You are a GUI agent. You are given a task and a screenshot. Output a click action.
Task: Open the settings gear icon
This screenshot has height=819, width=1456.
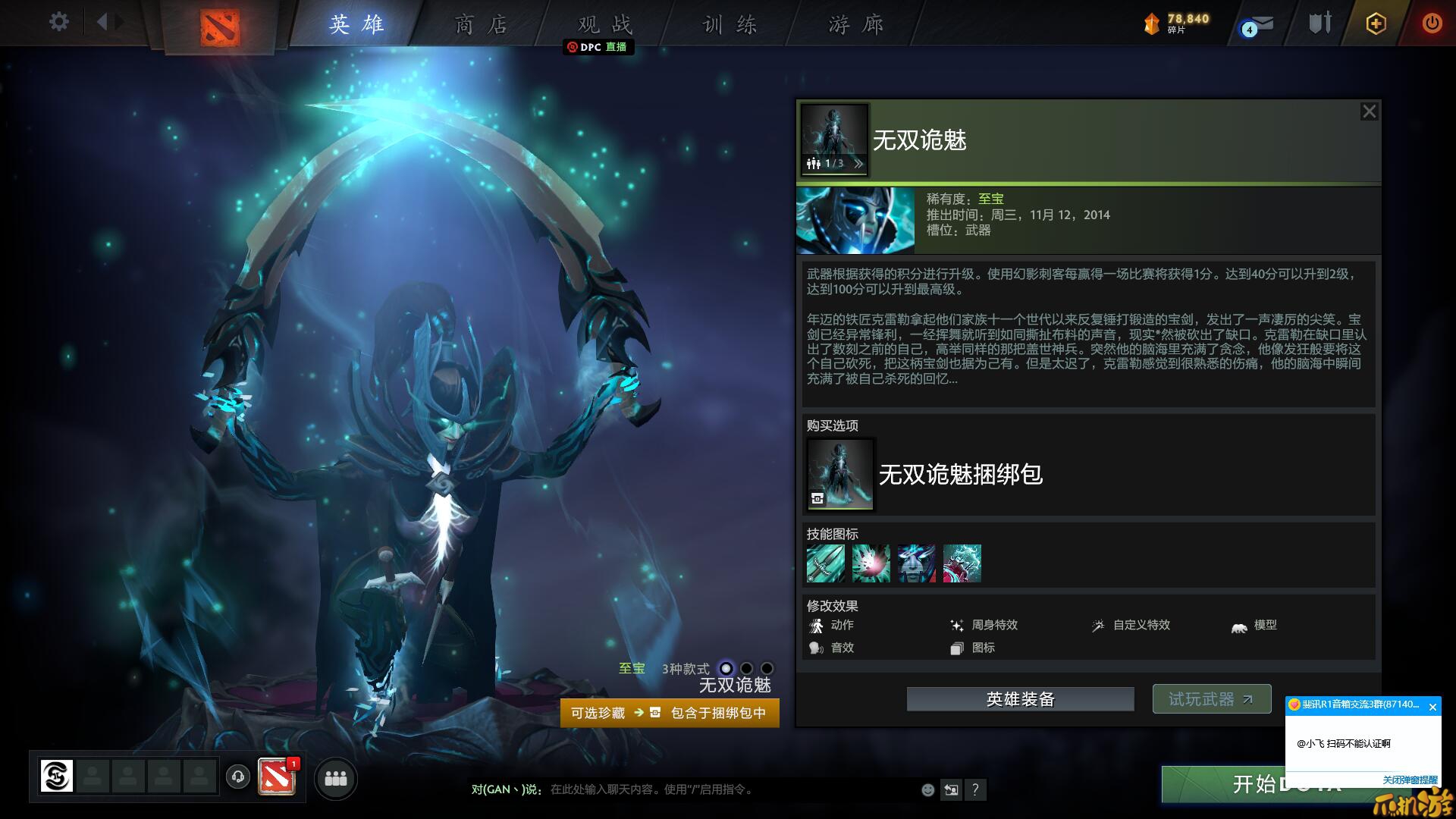tap(57, 22)
